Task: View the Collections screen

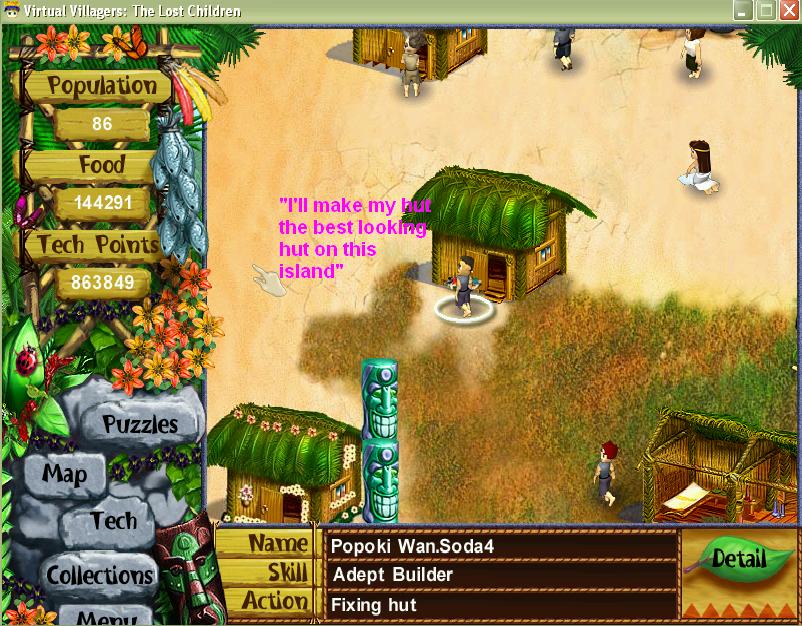Action: coord(100,575)
